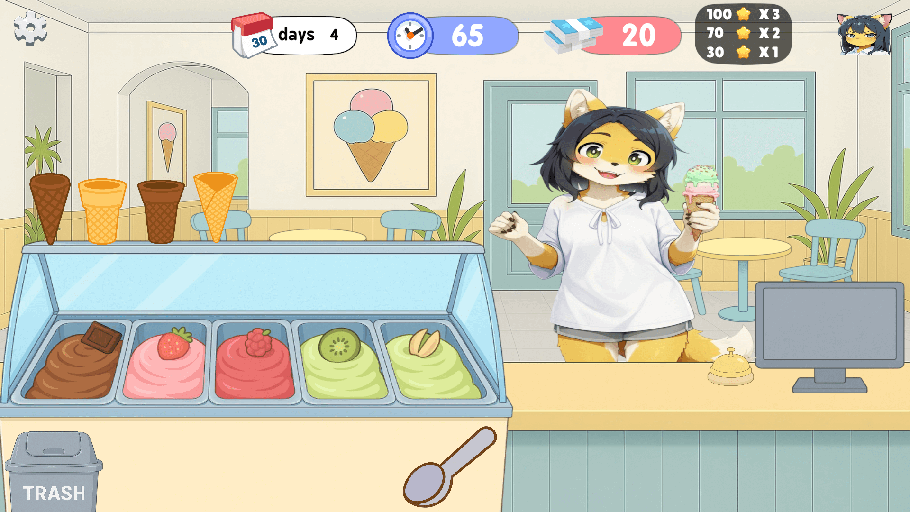Select the strawberry ice cream tub
This screenshot has width=910, height=512.
pos(165,362)
